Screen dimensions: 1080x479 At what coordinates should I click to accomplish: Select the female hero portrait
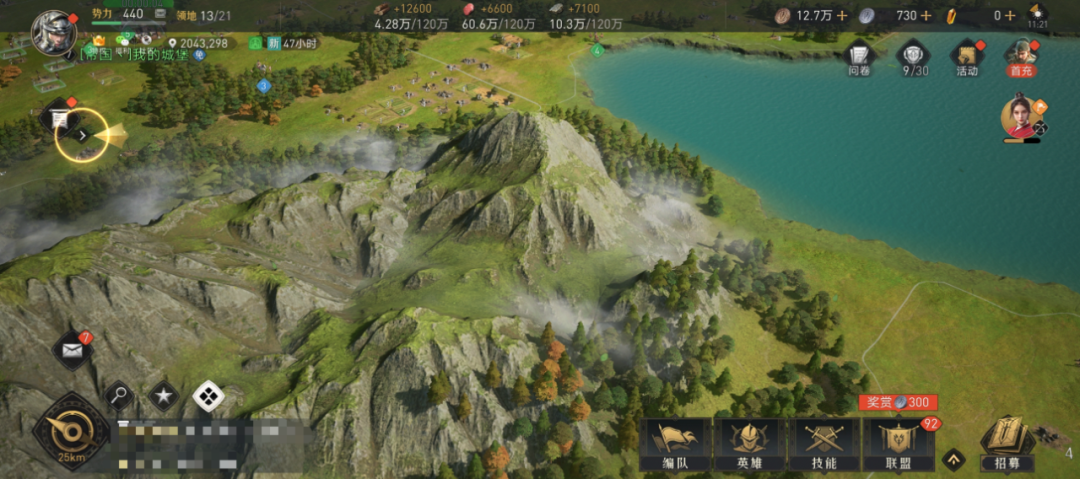coord(1020,119)
